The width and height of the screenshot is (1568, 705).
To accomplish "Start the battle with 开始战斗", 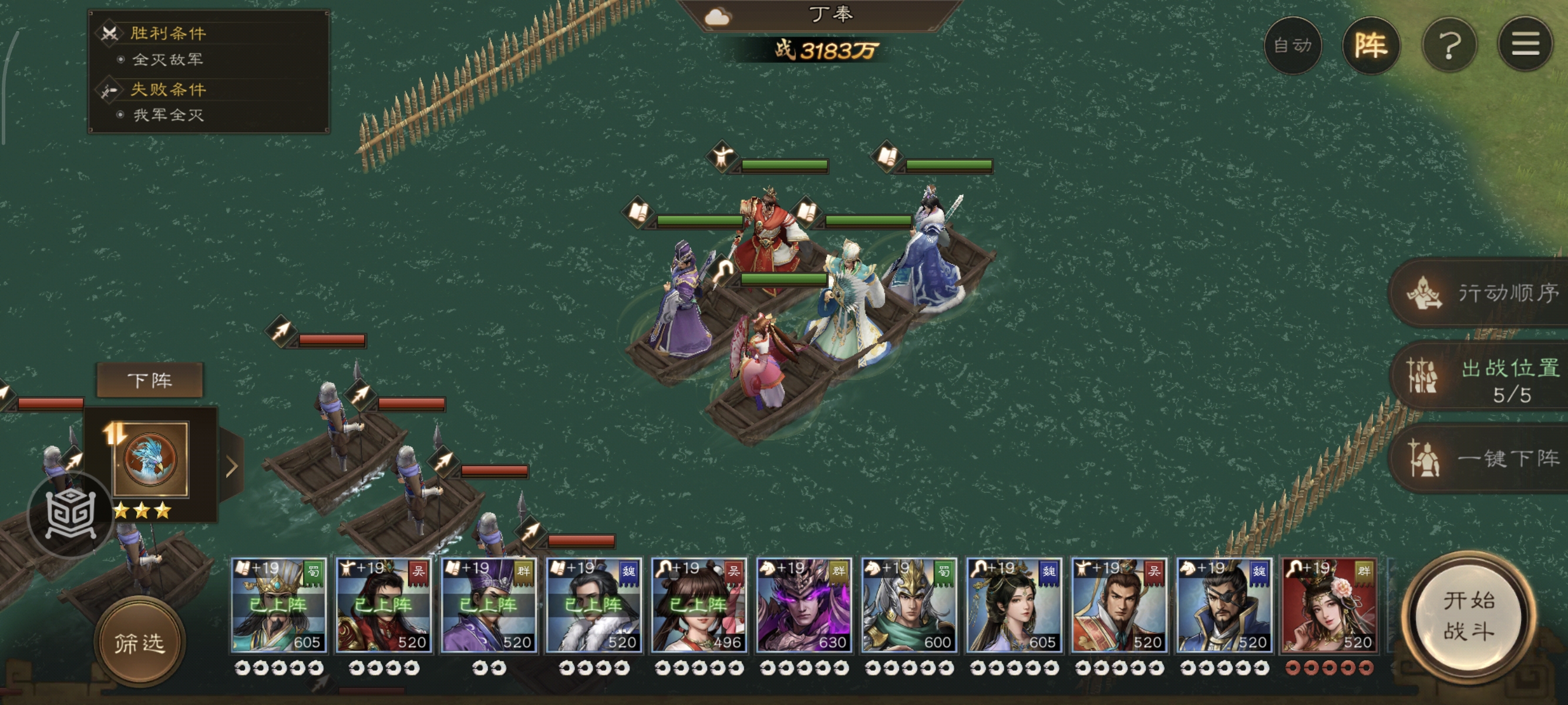I will click(x=1468, y=616).
